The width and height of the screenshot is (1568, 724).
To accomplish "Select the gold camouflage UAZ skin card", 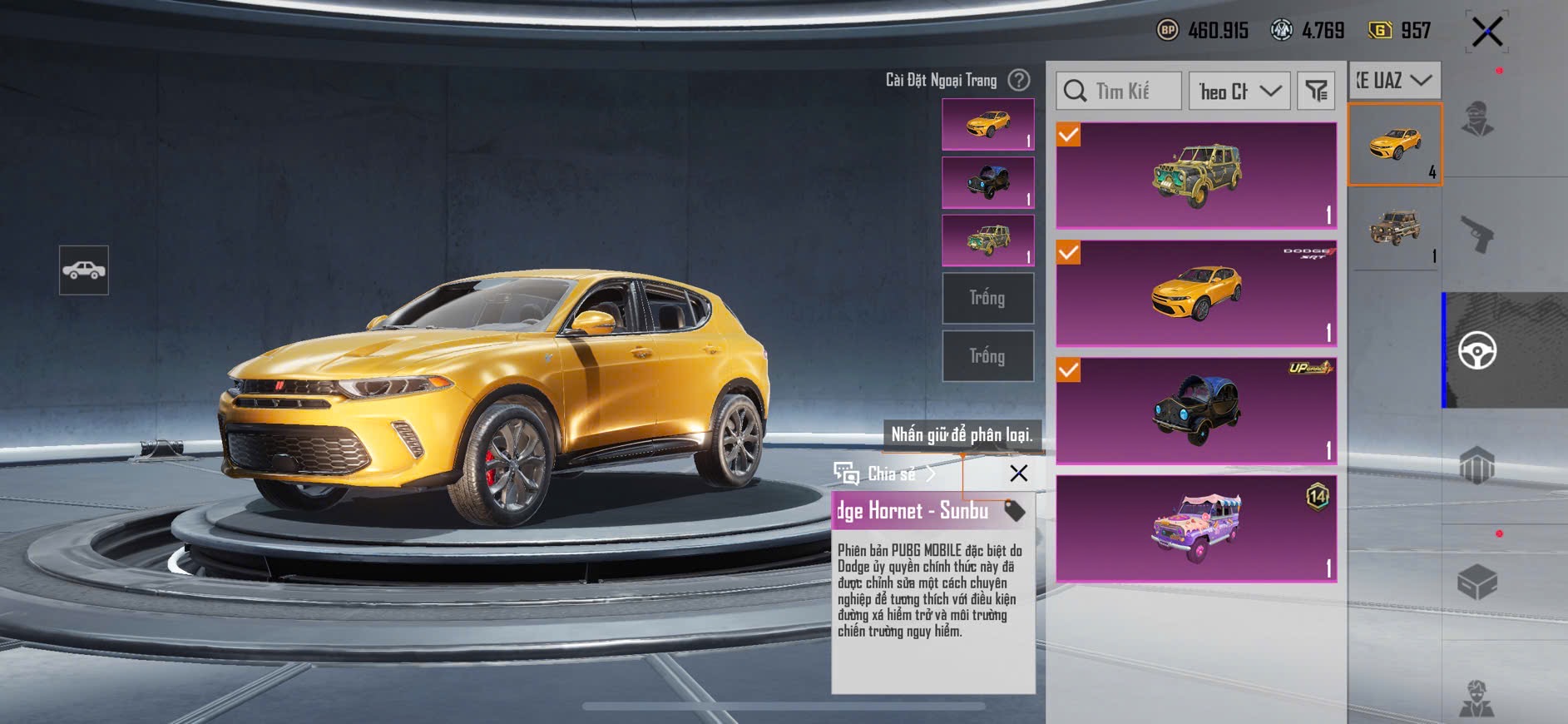I will (1196, 176).
